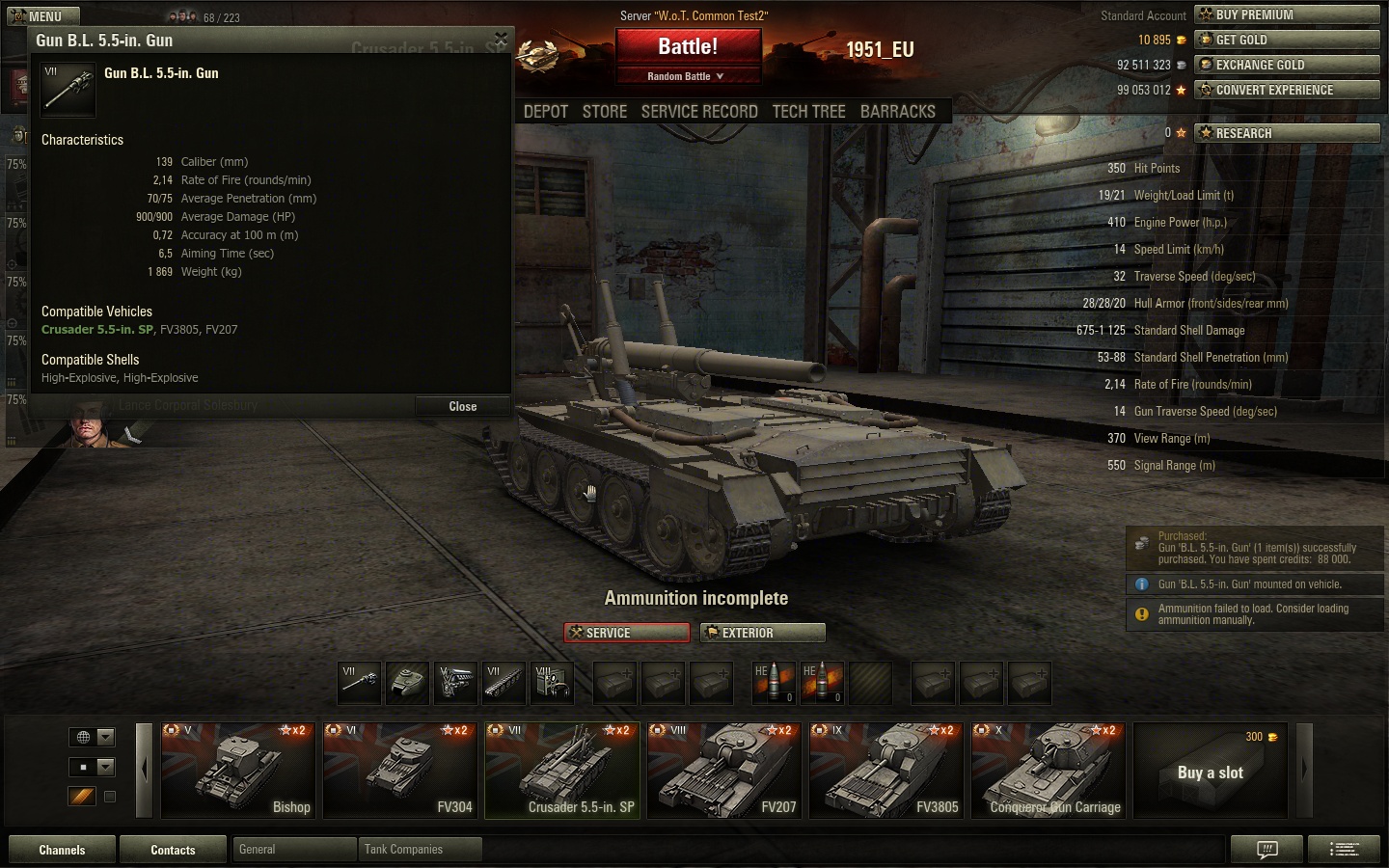Viewport: 1389px width, 868px height.
Task: Open the Exchange Gold dialog
Action: pyautogui.click(x=1287, y=65)
